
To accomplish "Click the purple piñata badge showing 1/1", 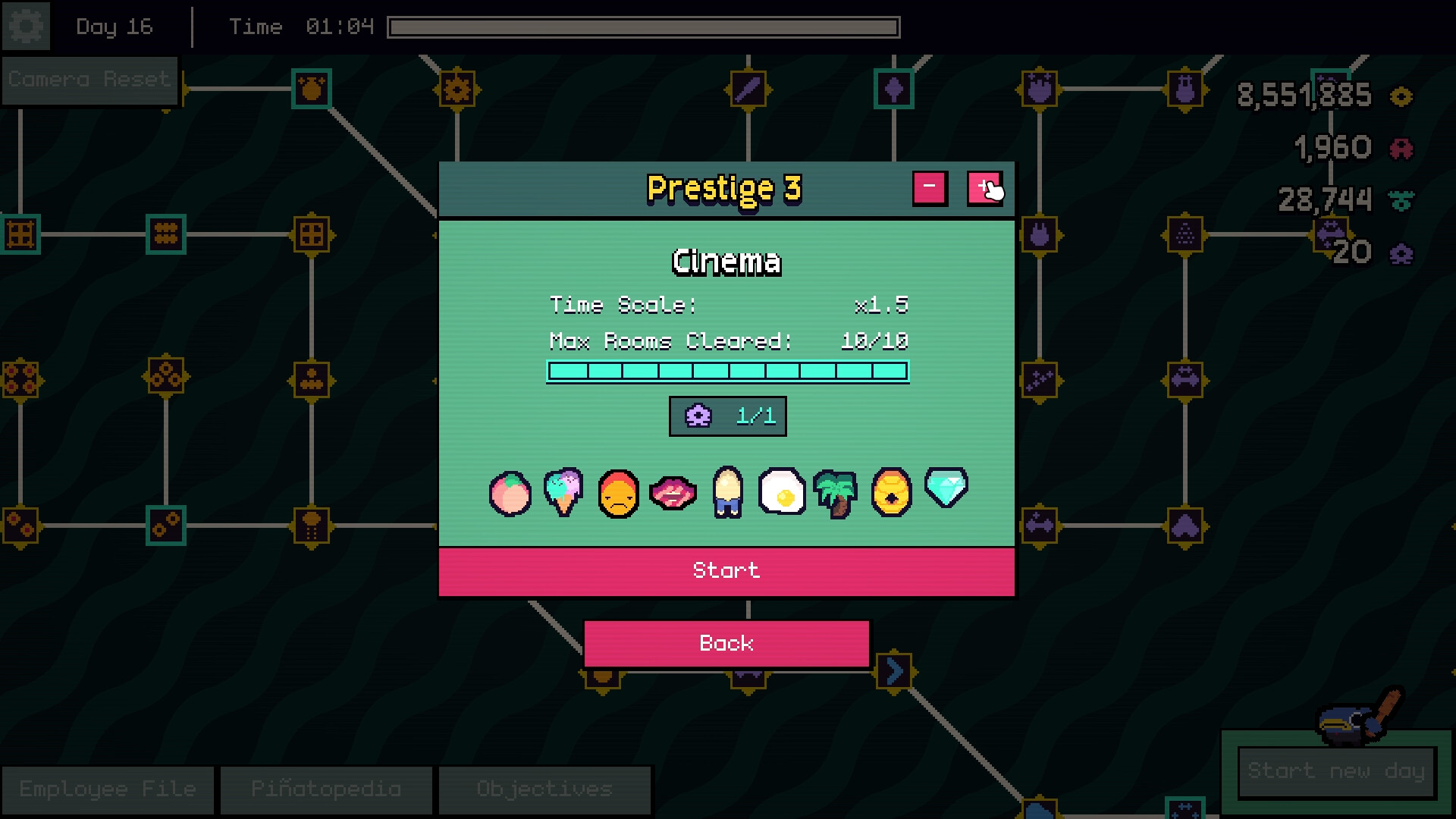I will 726,416.
